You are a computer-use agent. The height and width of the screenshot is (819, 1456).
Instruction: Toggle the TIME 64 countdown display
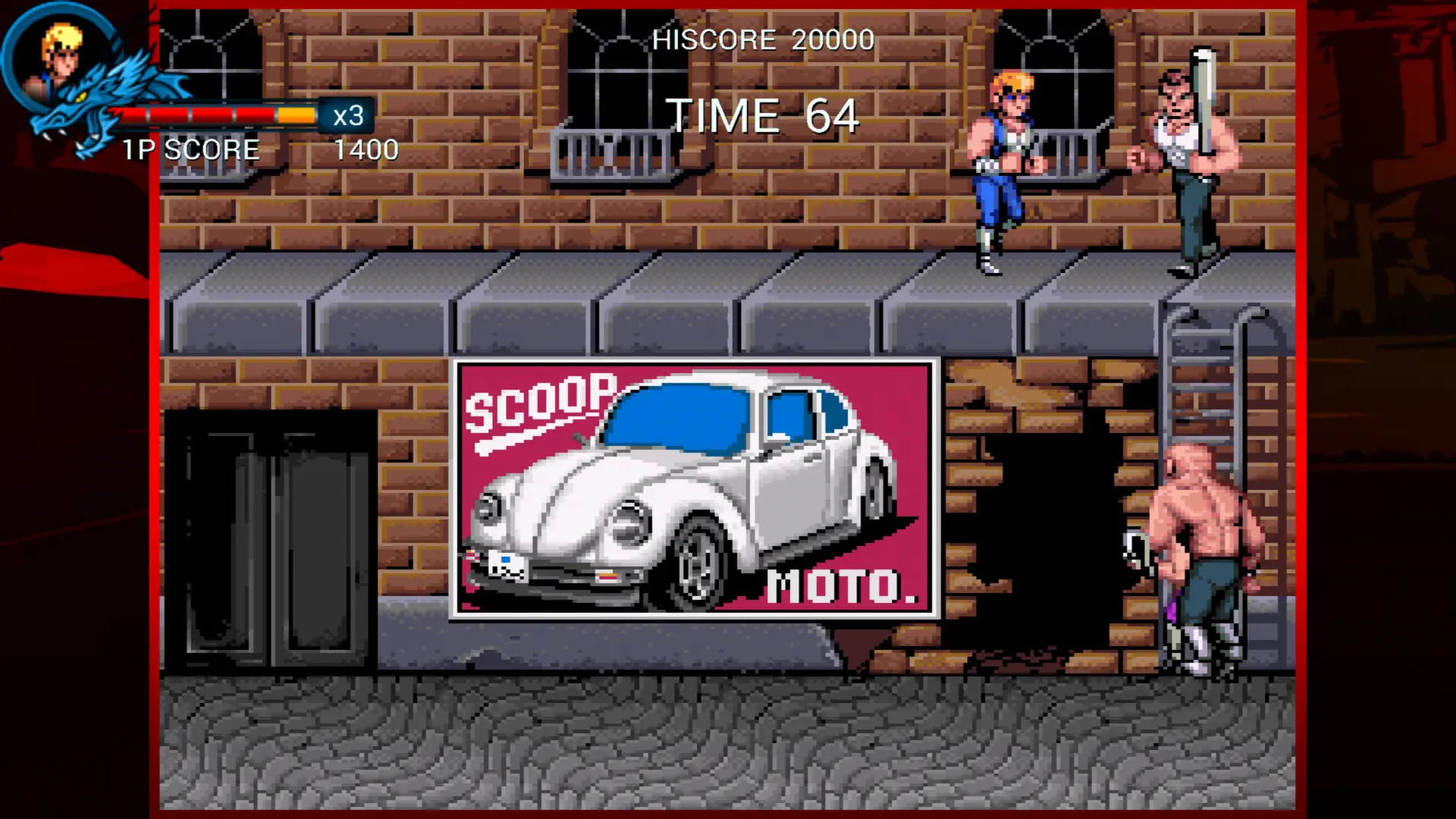[766, 116]
